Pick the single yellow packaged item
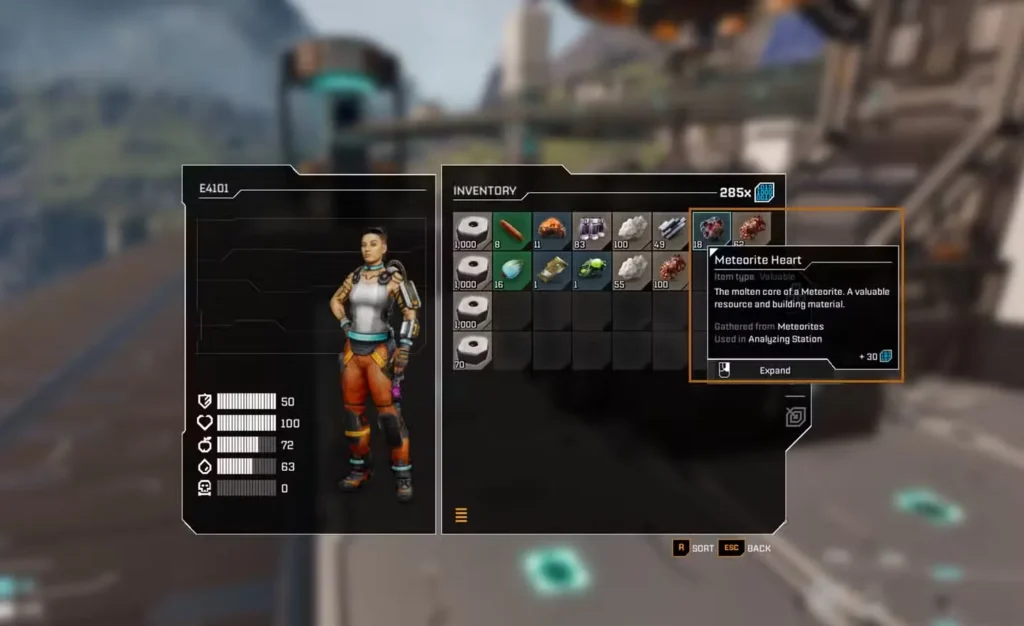The height and width of the screenshot is (626, 1024). click(x=552, y=270)
